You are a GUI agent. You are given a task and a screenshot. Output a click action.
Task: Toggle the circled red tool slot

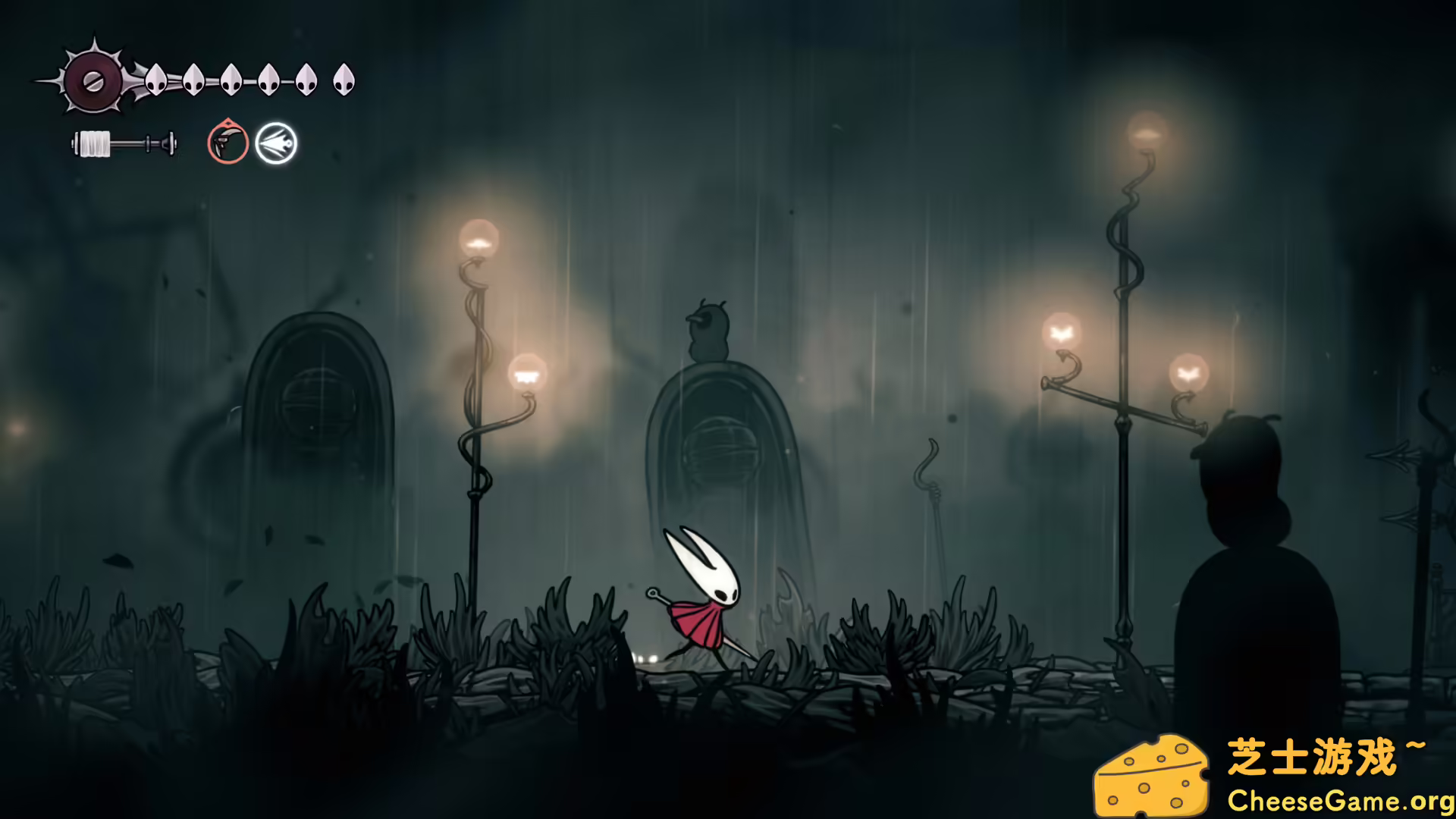[x=227, y=142]
